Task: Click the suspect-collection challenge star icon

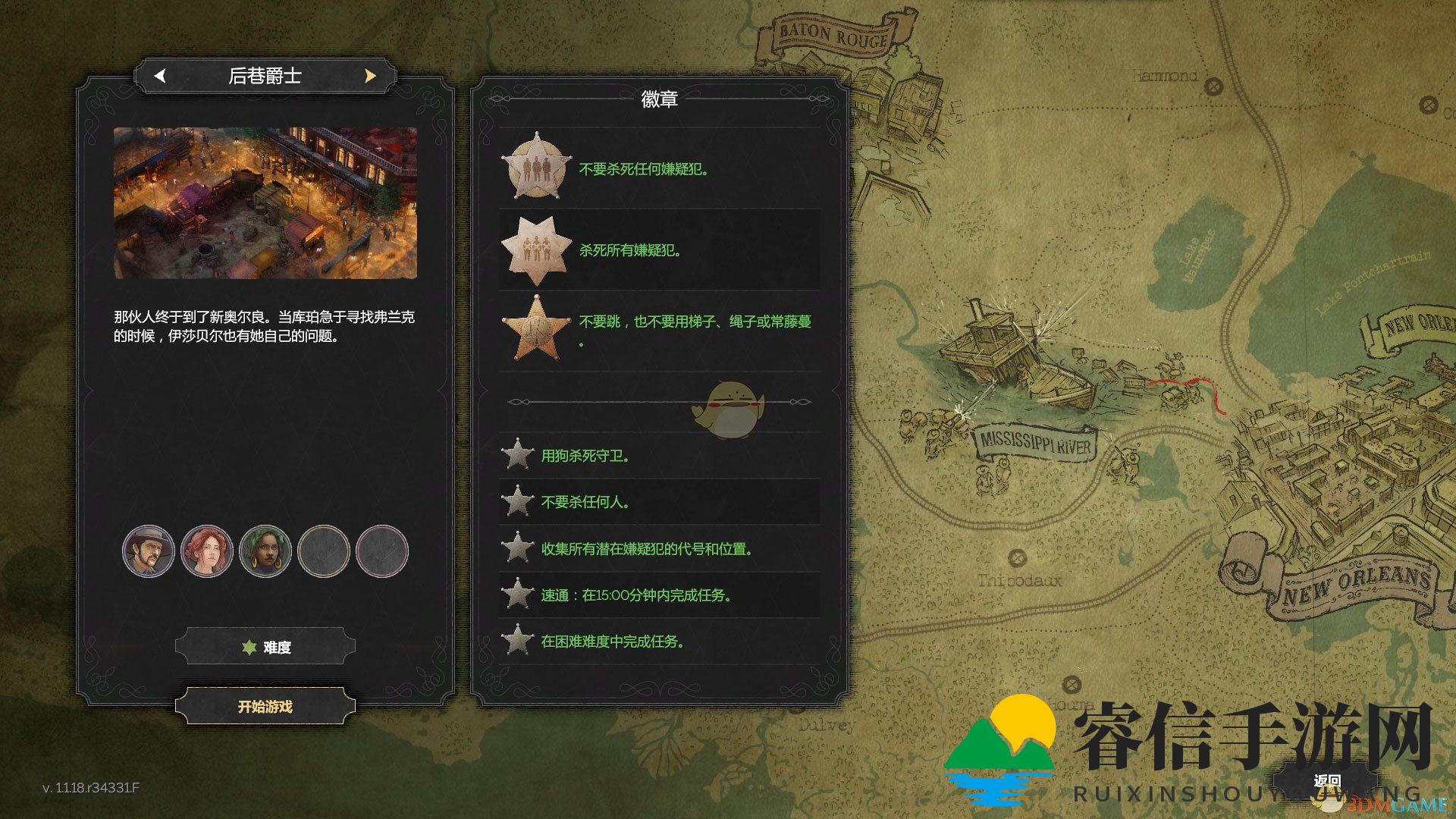Action: 518,548
